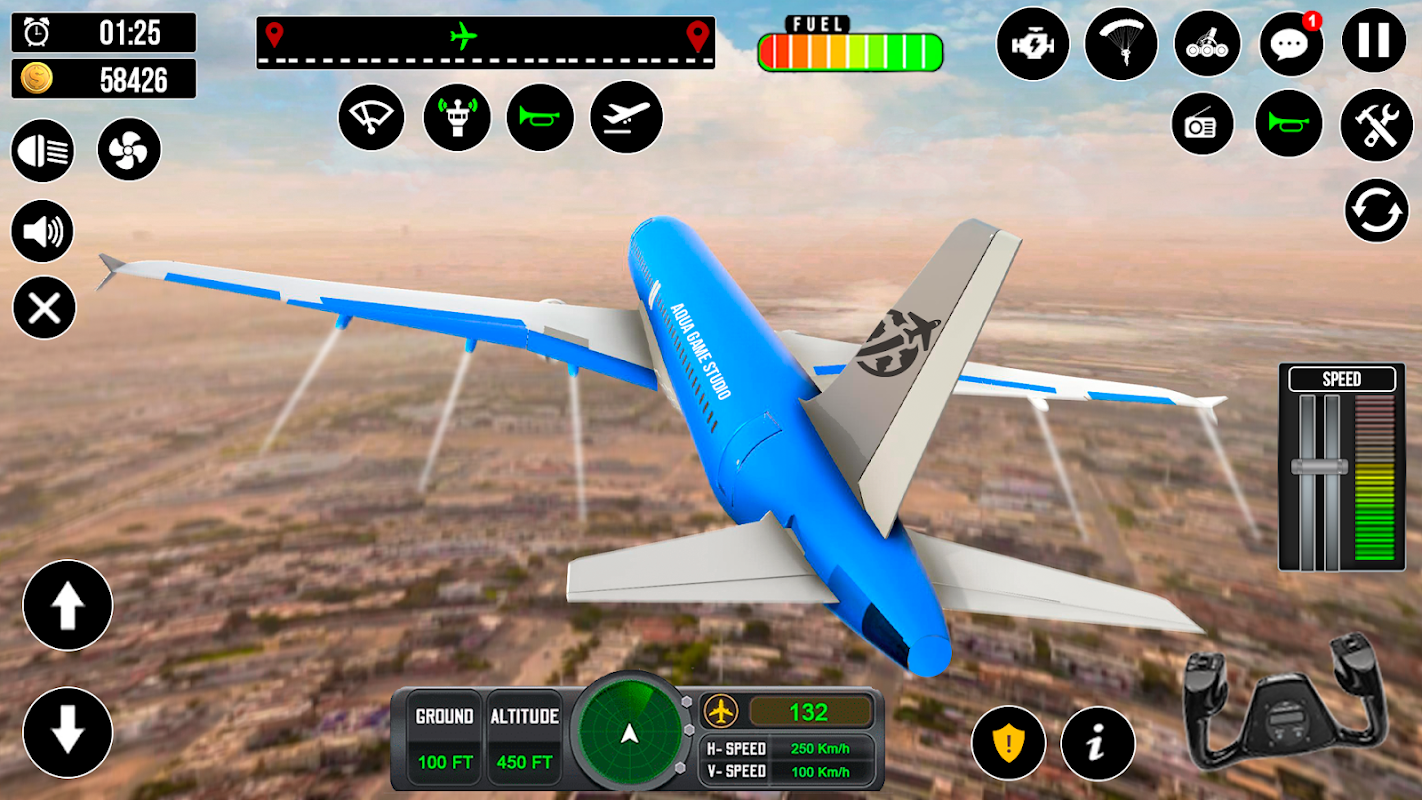Click the up arrow control
This screenshot has height=800, width=1422.
point(68,606)
